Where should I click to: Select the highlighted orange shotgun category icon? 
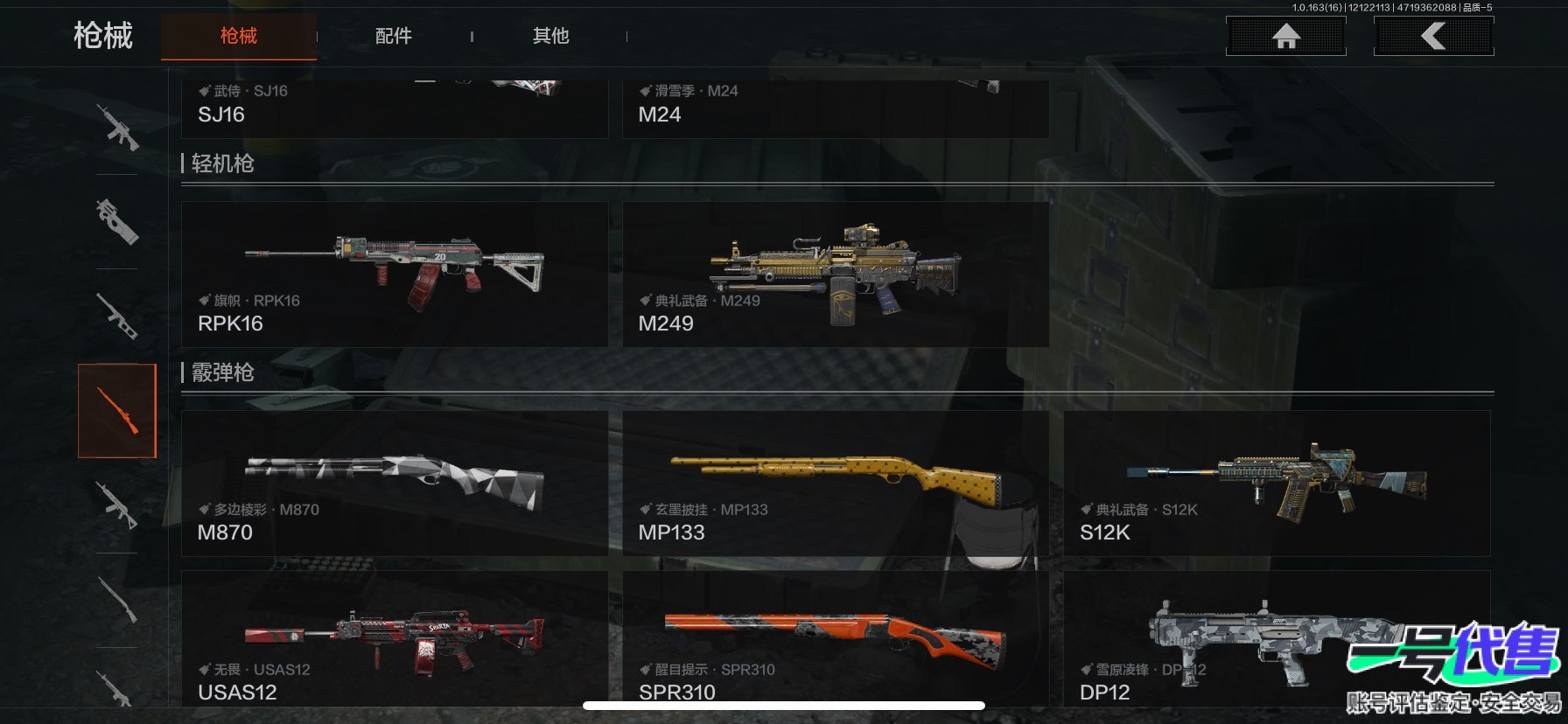(117, 411)
